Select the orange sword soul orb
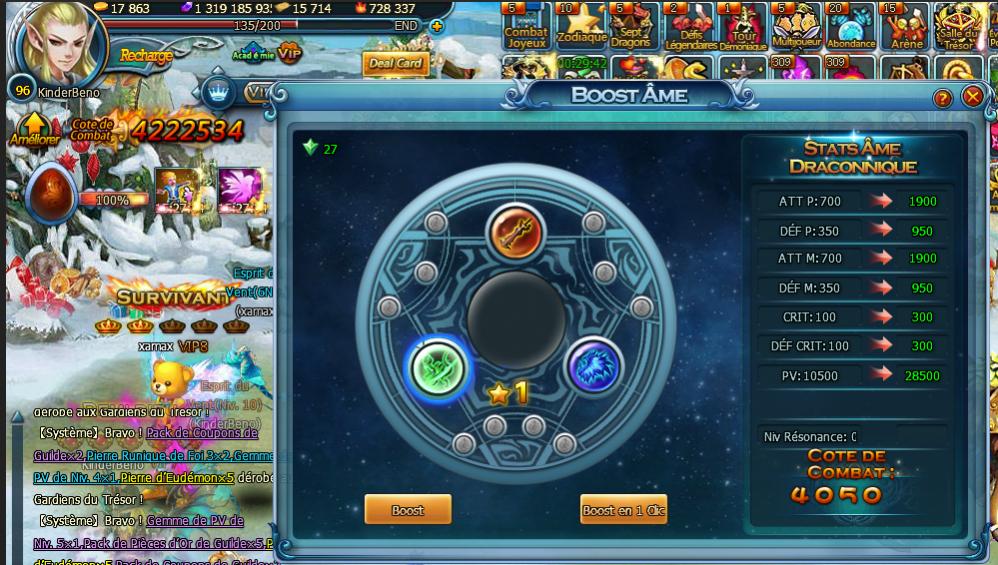 pos(515,232)
